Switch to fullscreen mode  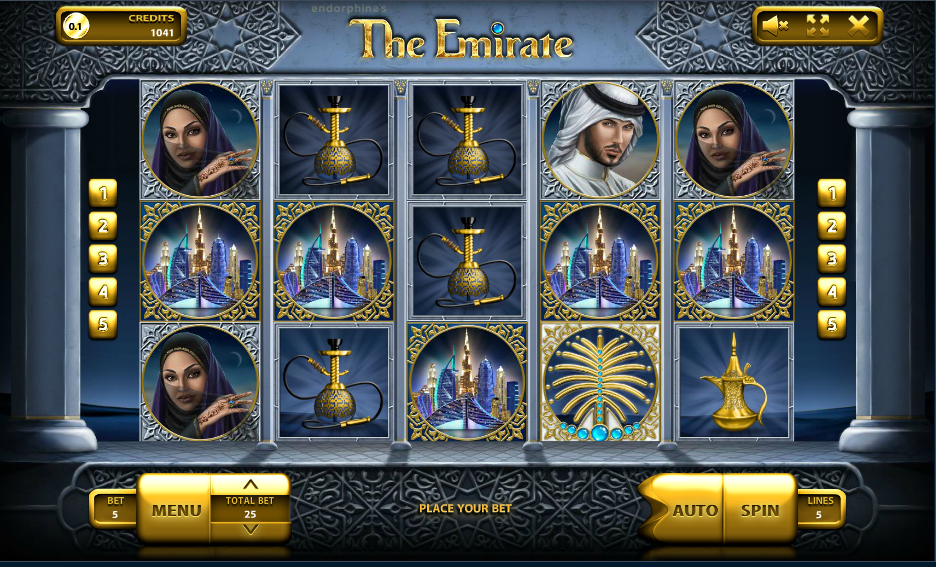click(818, 25)
